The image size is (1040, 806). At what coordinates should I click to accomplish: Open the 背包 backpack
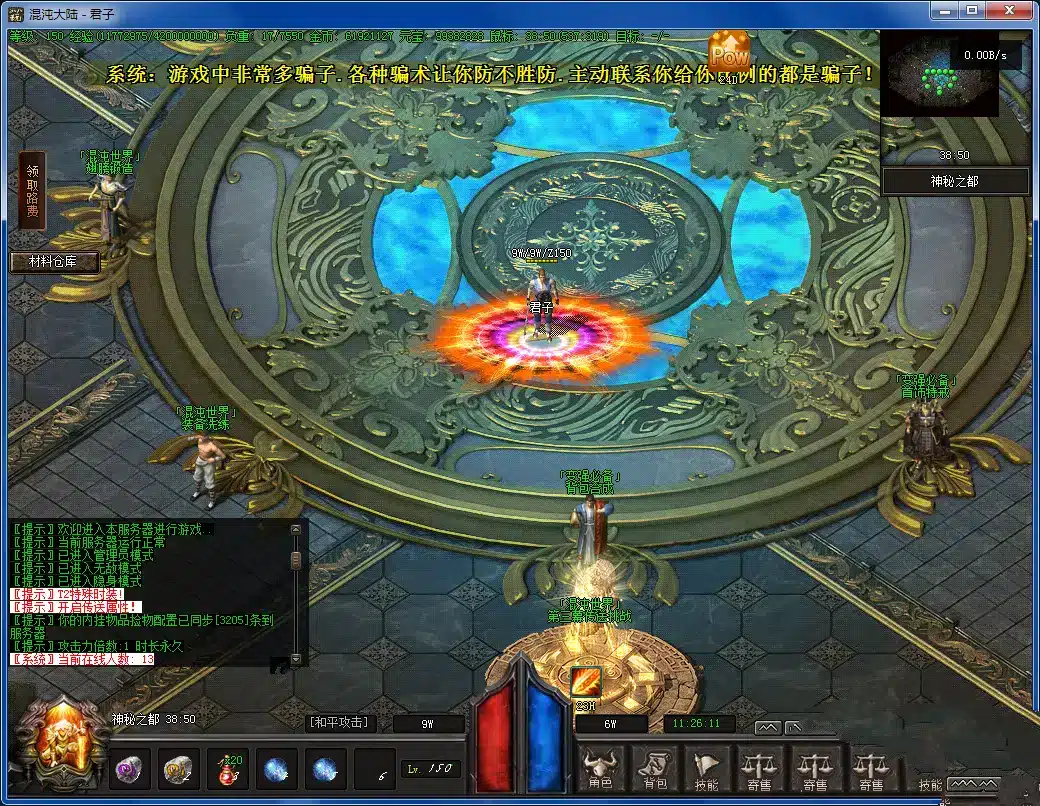click(655, 770)
